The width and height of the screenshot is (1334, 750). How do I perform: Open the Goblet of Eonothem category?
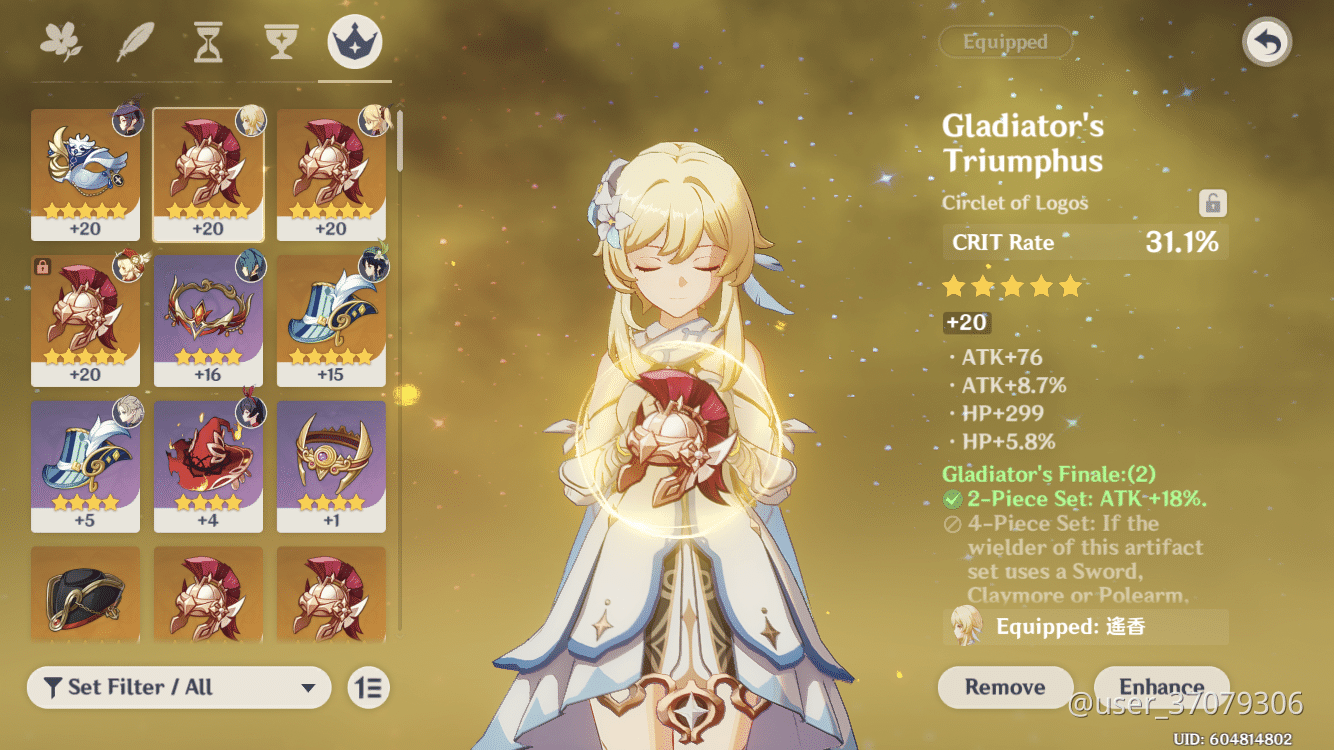coord(281,41)
